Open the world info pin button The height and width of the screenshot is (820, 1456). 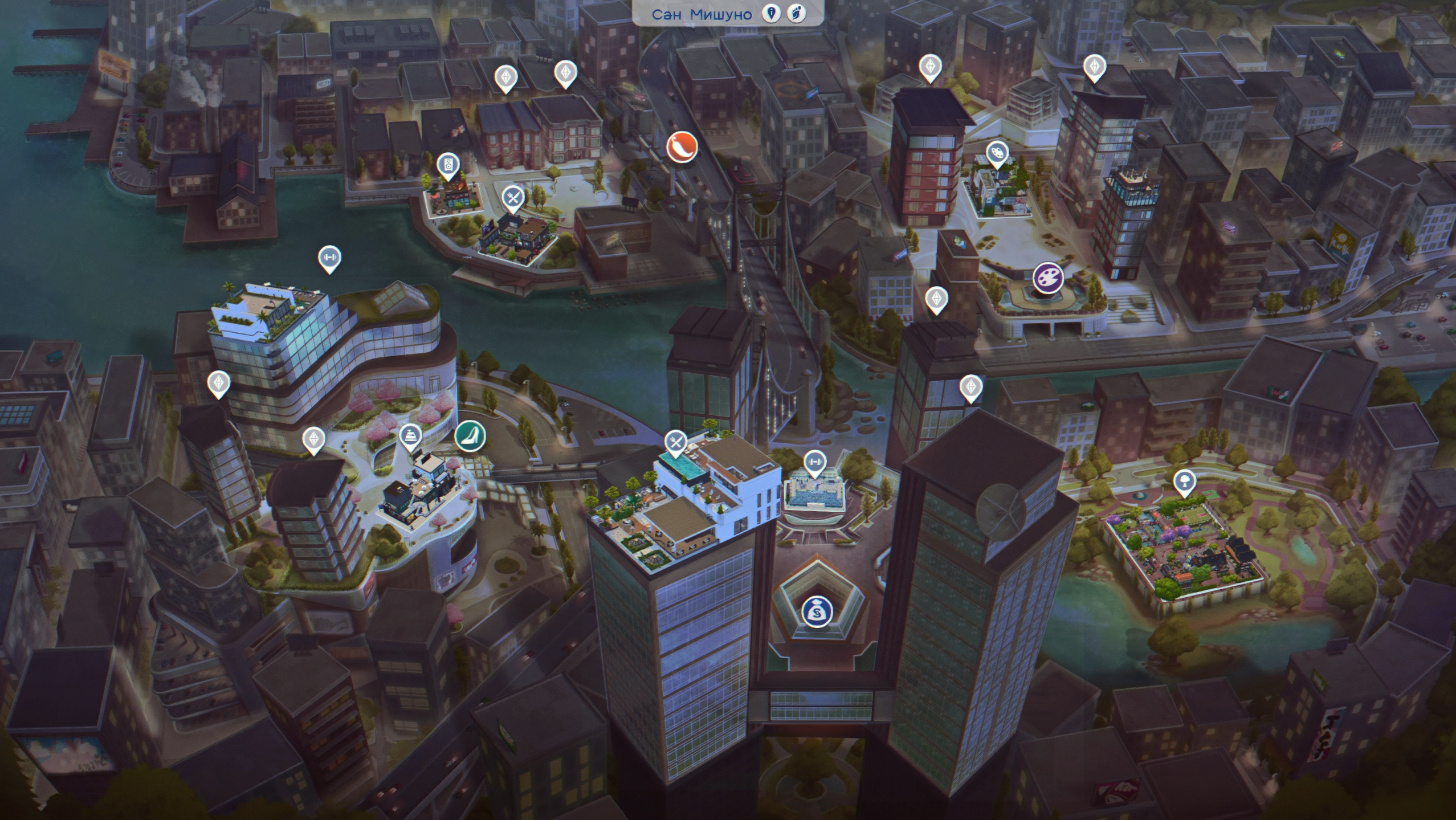(772, 14)
